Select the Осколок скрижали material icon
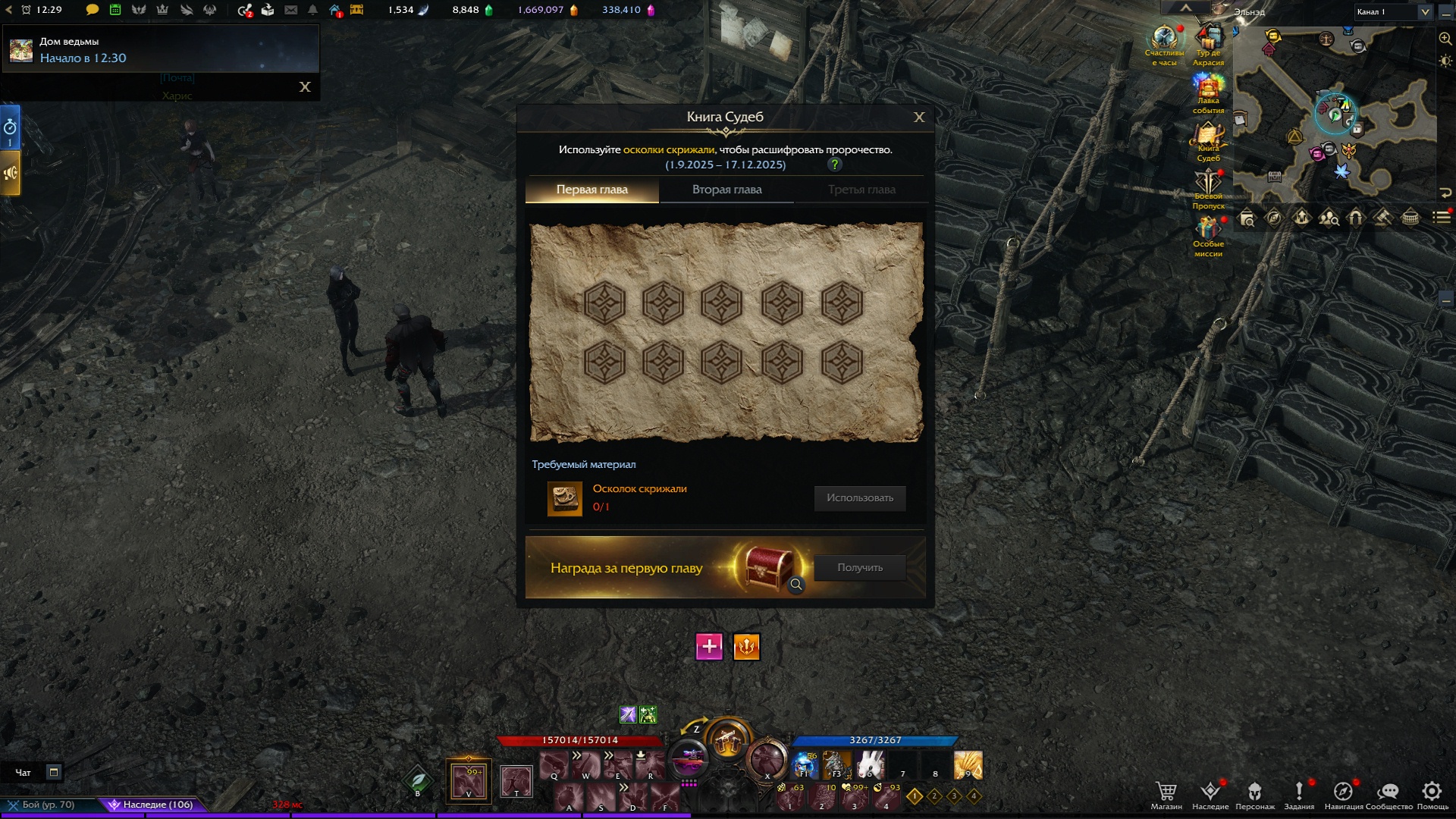 coord(565,498)
